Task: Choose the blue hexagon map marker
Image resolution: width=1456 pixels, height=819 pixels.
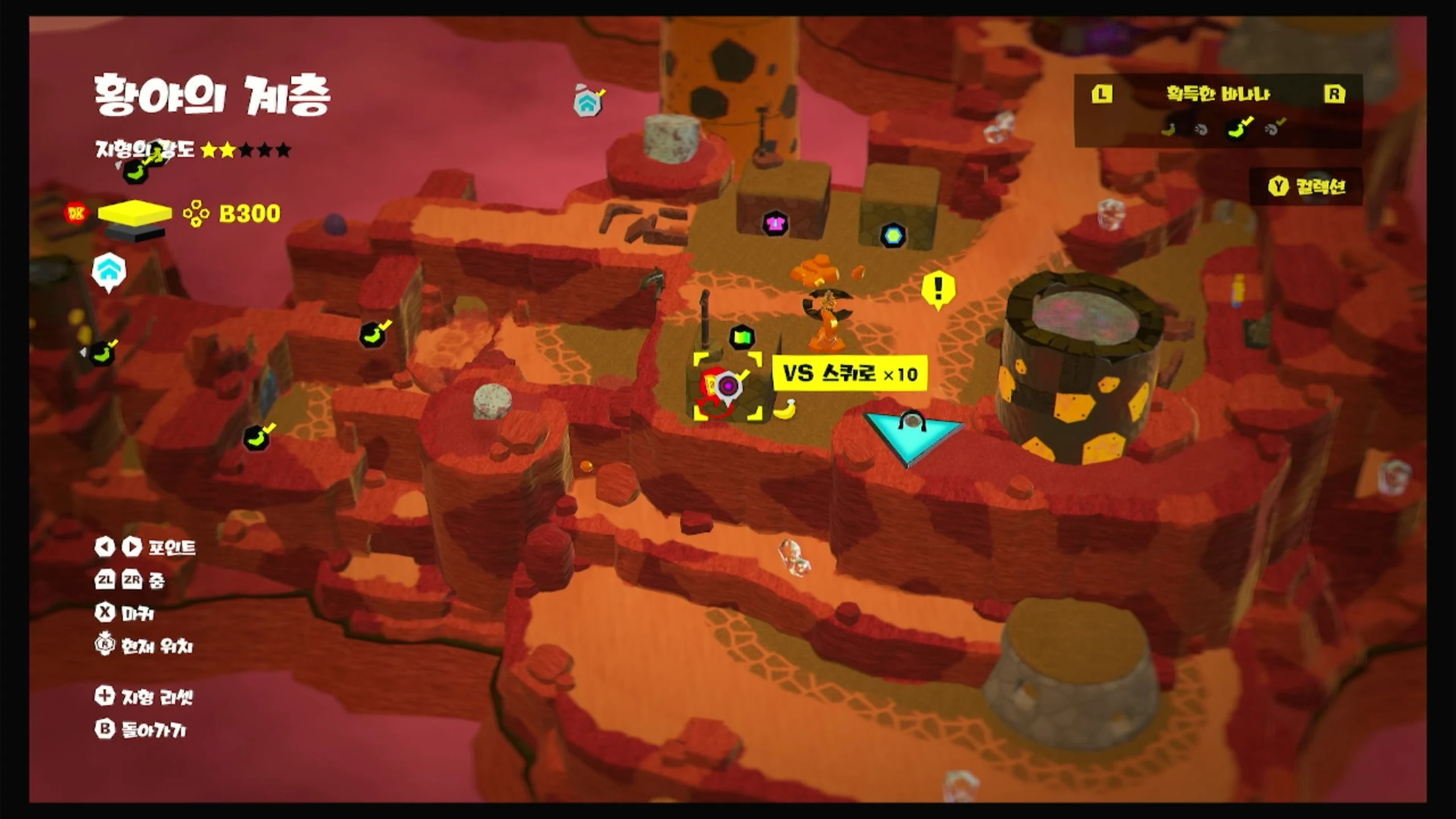Action: [x=893, y=235]
